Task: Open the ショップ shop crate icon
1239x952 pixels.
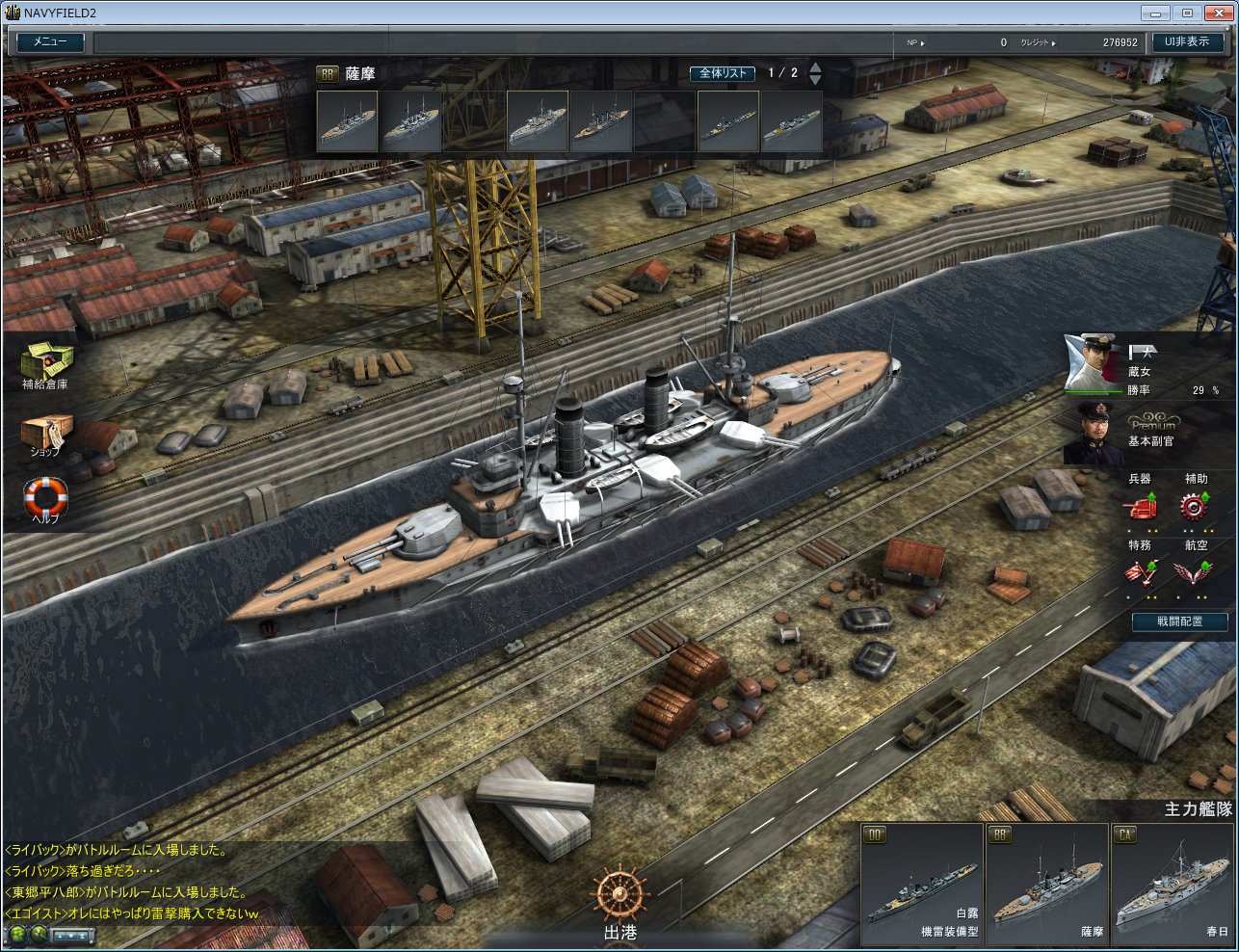Action: pyautogui.click(x=45, y=432)
